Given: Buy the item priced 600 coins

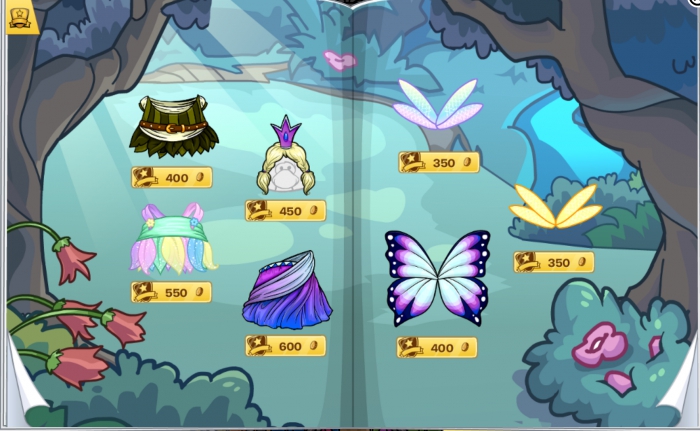Looking at the screenshot, I should (x=286, y=346).
